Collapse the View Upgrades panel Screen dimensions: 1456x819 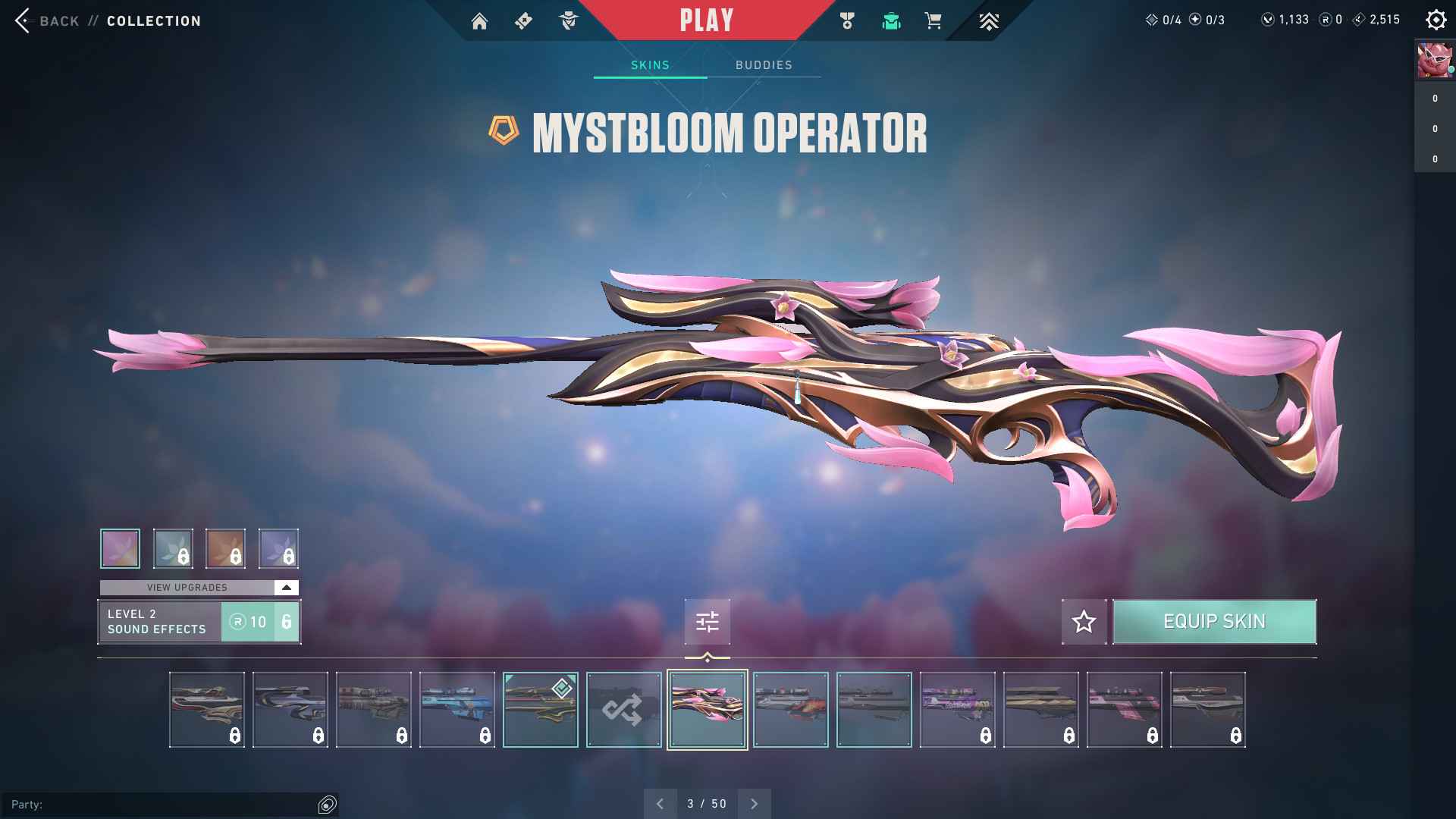click(x=286, y=588)
